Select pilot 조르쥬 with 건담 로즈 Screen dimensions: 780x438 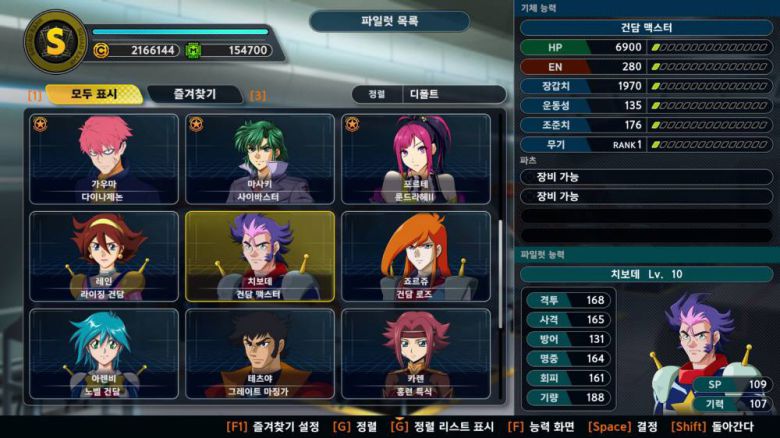coord(416,257)
